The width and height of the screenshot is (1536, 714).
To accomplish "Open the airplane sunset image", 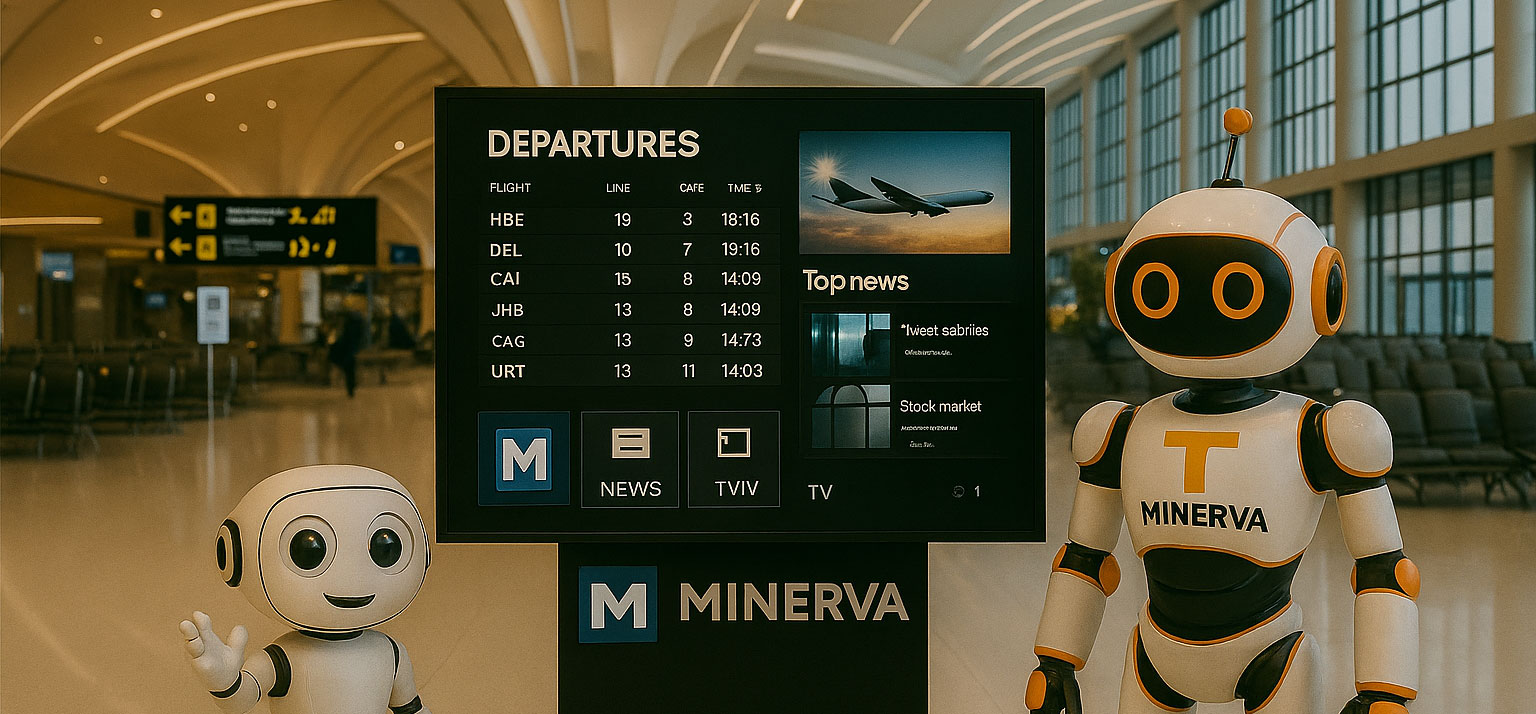I will point(904,192).
